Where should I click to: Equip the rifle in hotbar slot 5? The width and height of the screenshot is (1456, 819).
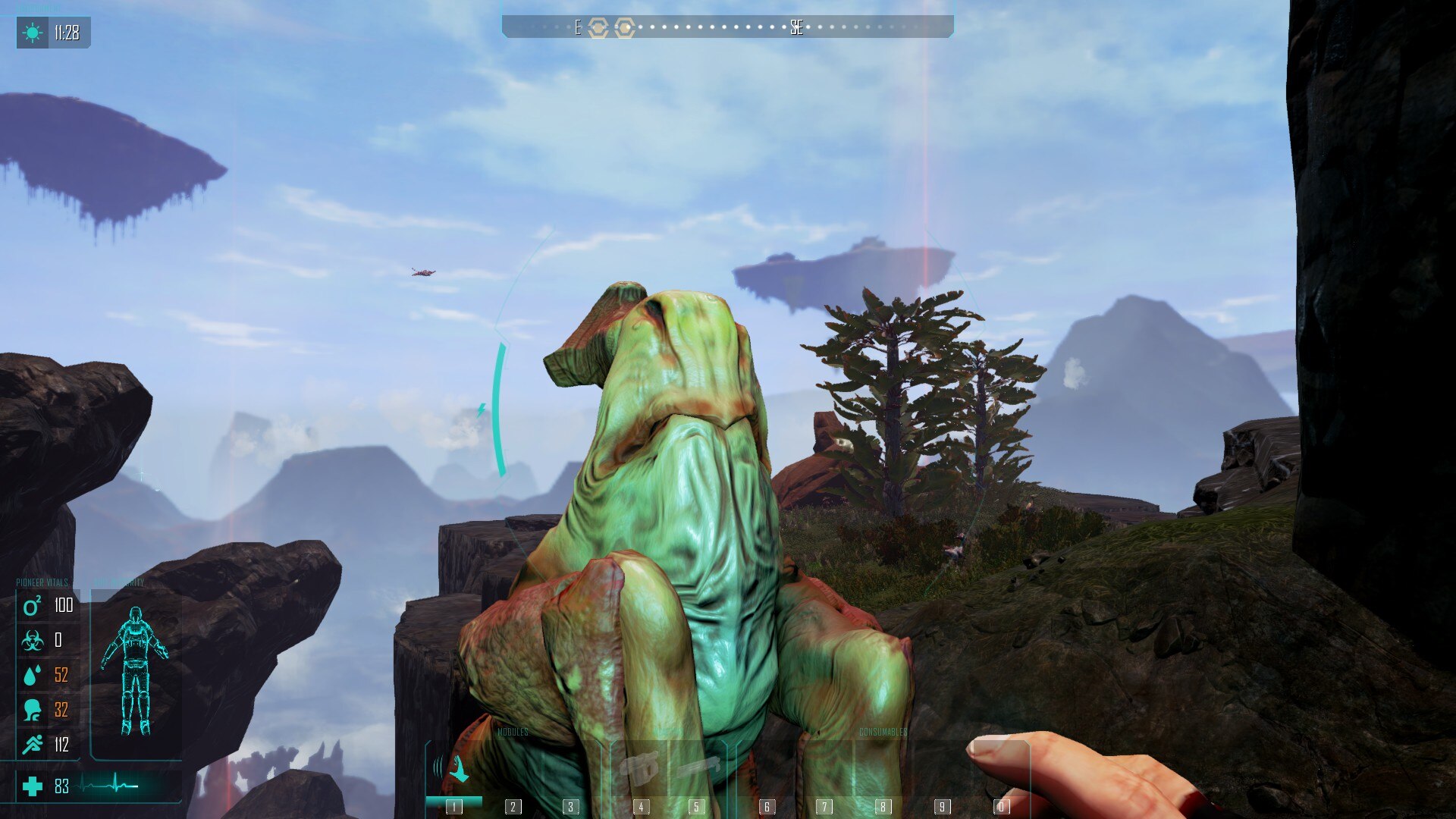point(696,770)
